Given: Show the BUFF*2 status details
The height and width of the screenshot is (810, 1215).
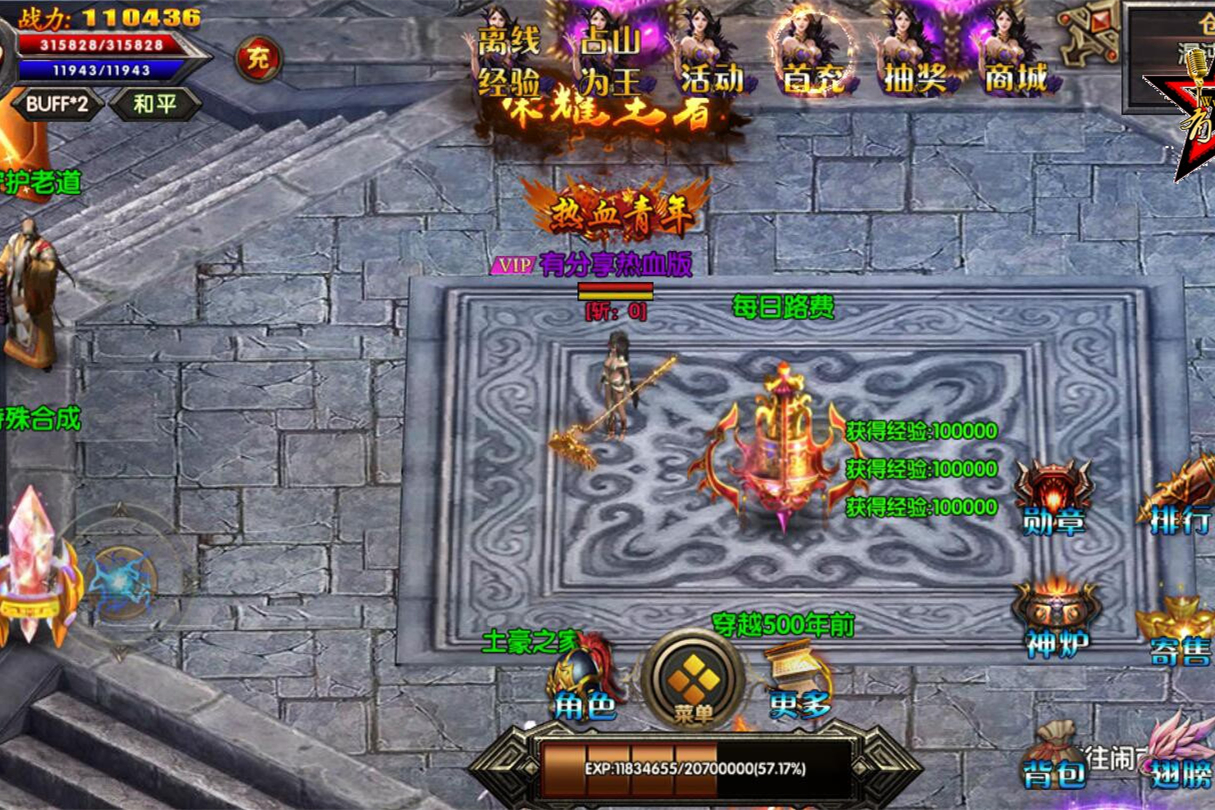Looking at the screenshot, I should coord(58,104).
